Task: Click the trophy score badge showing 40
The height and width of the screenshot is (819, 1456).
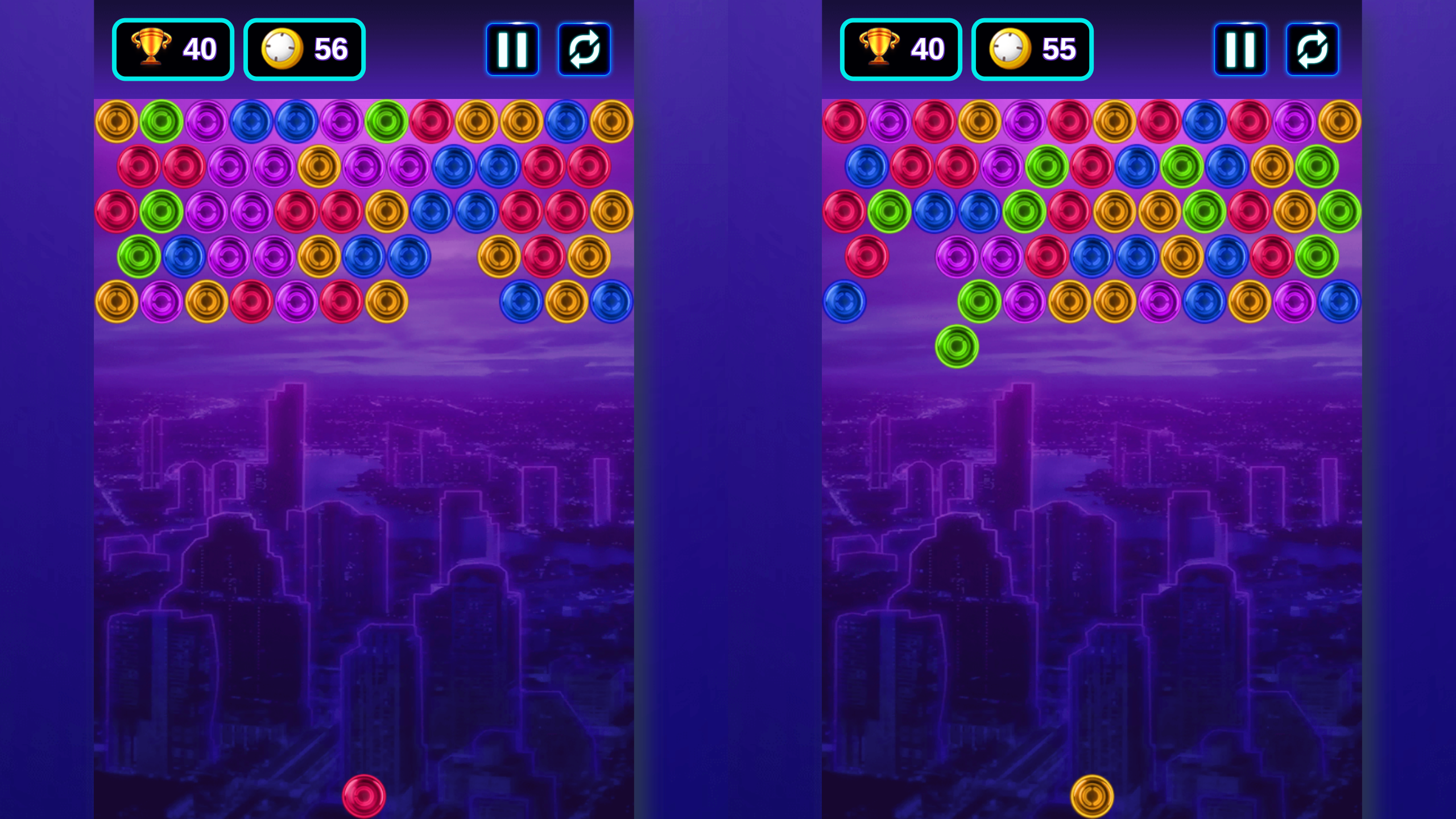Action: point(172,48)
